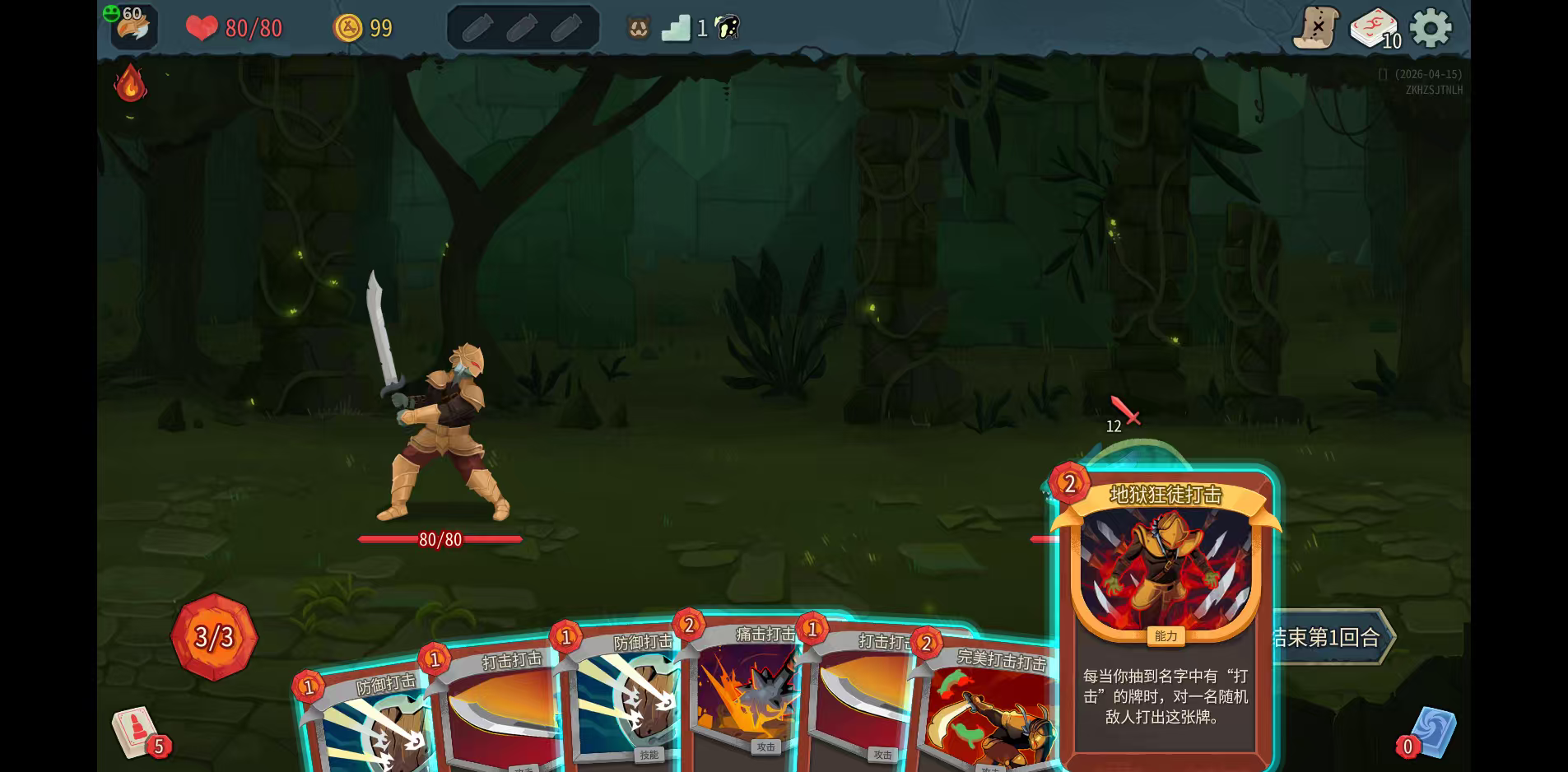Show the discard pile with 0 cards

click(1432, 732)
